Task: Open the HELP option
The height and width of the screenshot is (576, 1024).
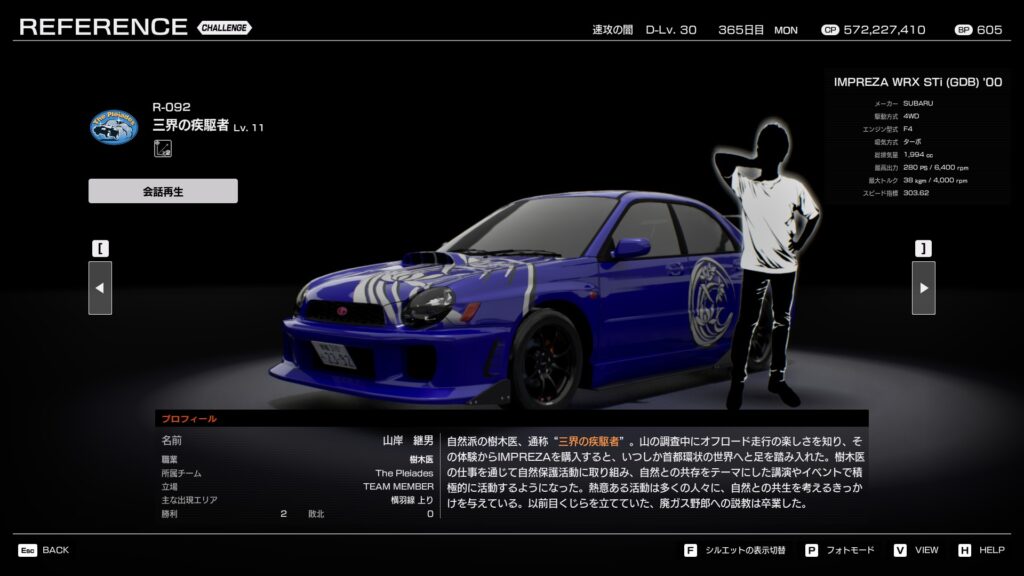Action: [x=981, y=550]
